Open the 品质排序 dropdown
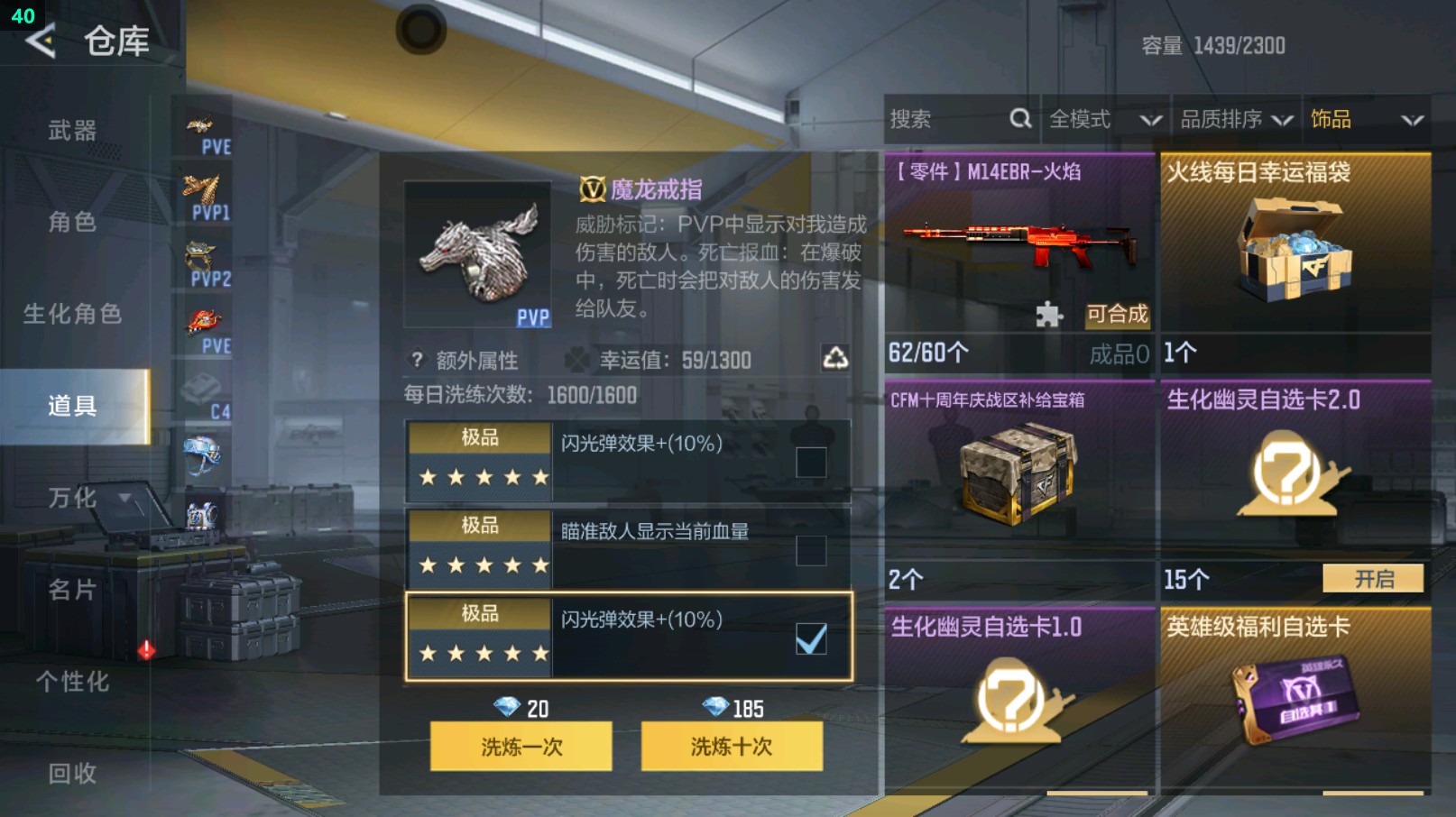This screenshot has height=817, width=1456. click(x=1234, y=118)
